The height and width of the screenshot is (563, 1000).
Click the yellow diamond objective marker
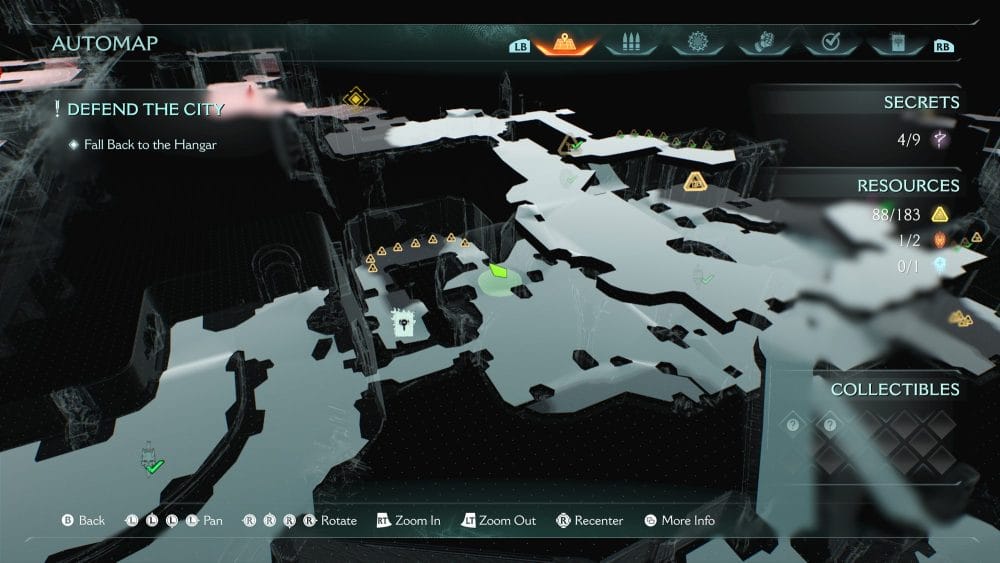(x=354, y=98)
